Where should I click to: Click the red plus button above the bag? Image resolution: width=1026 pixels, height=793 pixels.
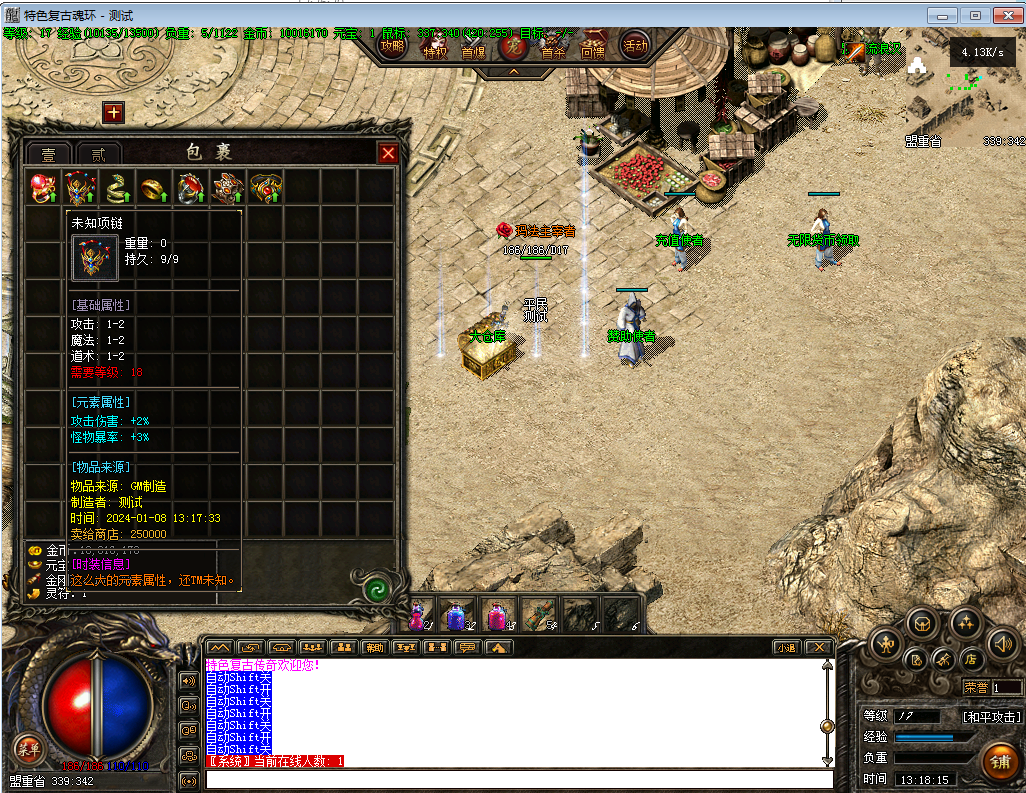click(113, 113)
